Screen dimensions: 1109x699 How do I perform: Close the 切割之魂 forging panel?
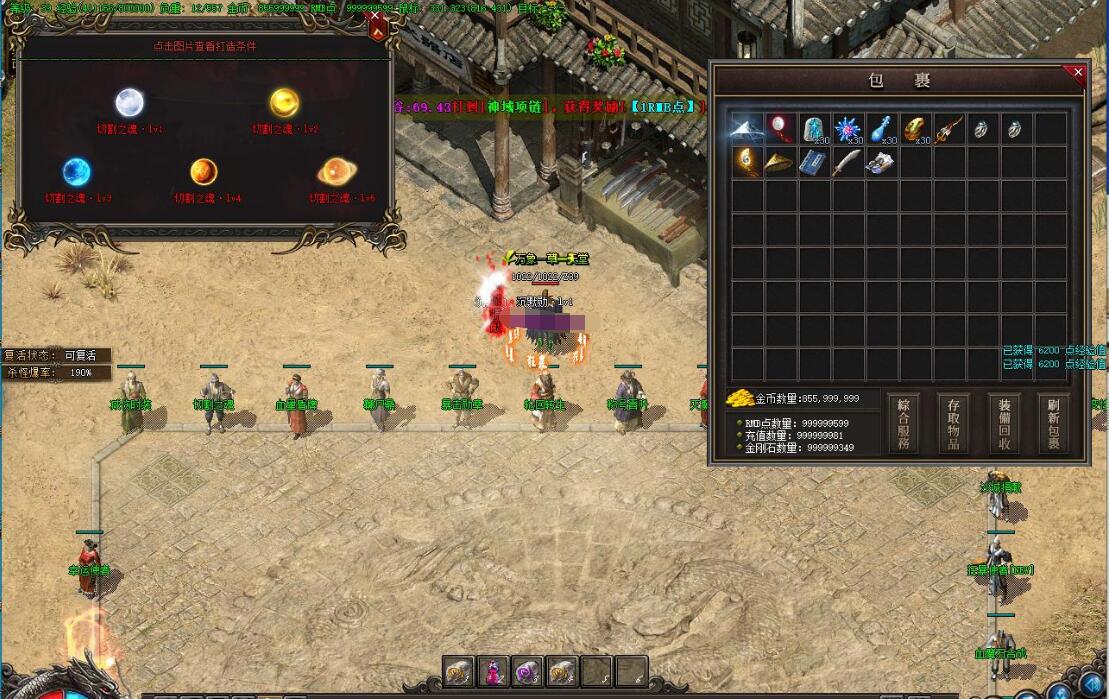pyautogui.click(x=376, y=16)
